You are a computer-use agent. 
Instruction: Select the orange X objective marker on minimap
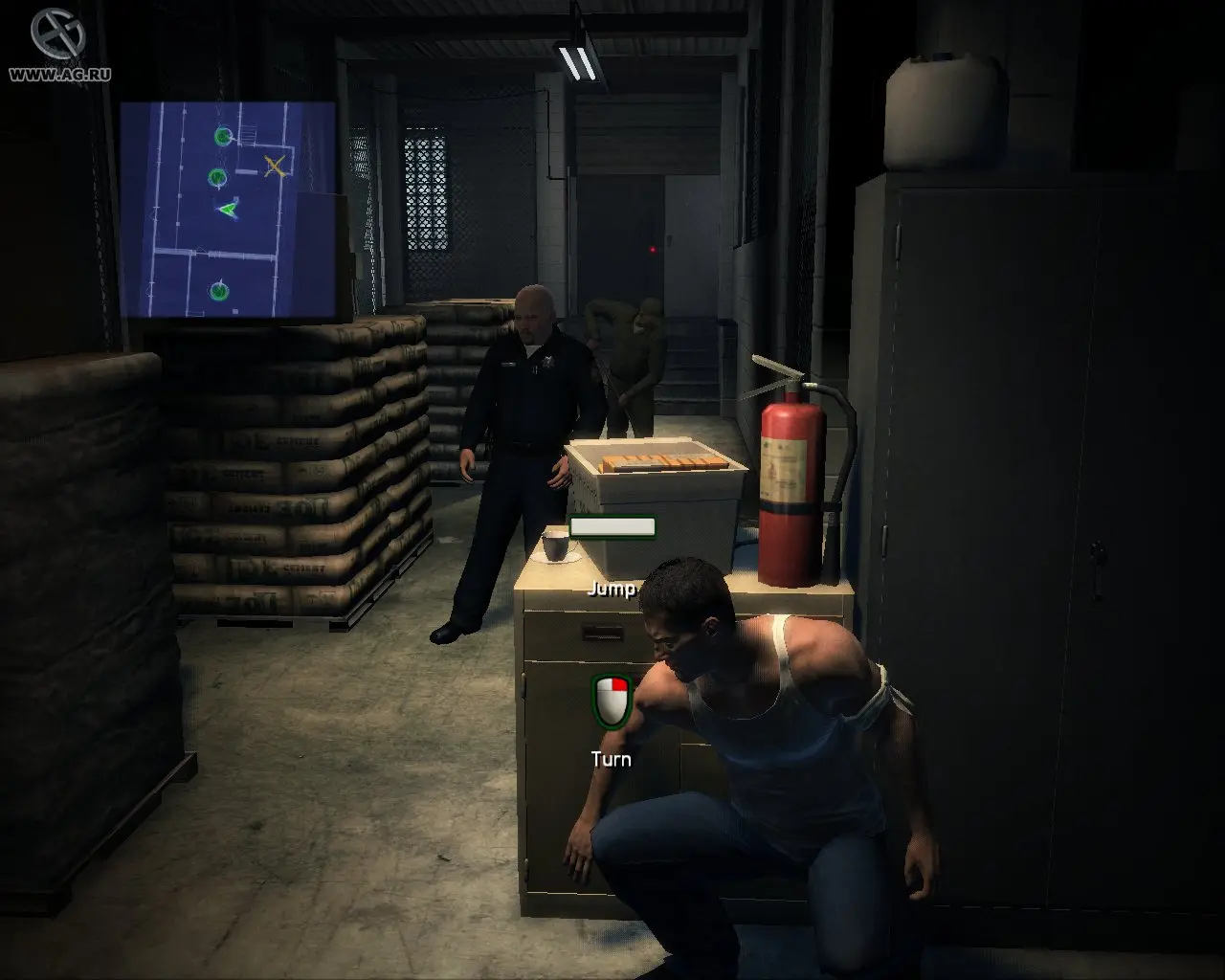pyautogui.click(x=275, y=166)
